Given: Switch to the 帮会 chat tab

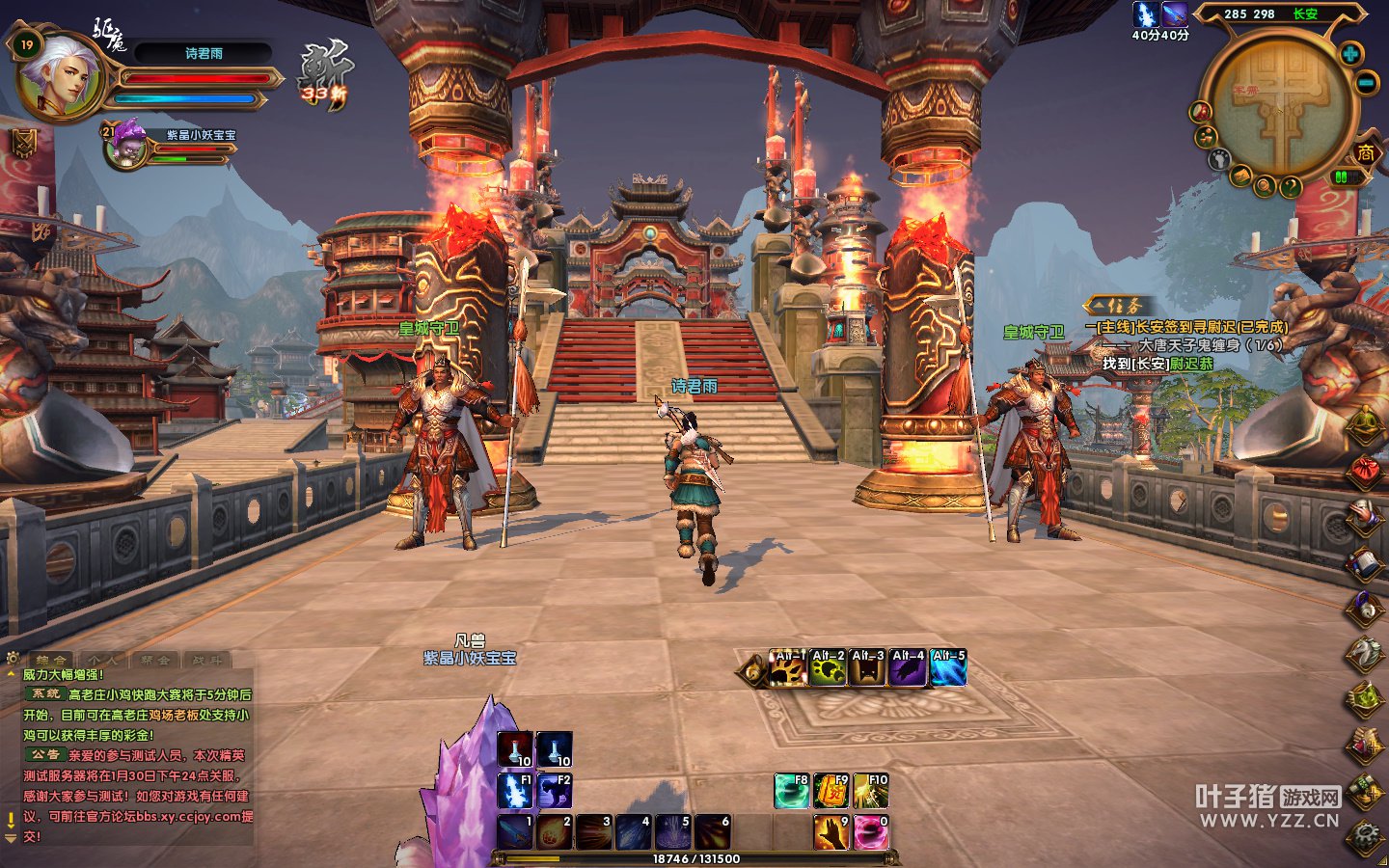Looking at the screenshot, I should (x=154, y=661).
